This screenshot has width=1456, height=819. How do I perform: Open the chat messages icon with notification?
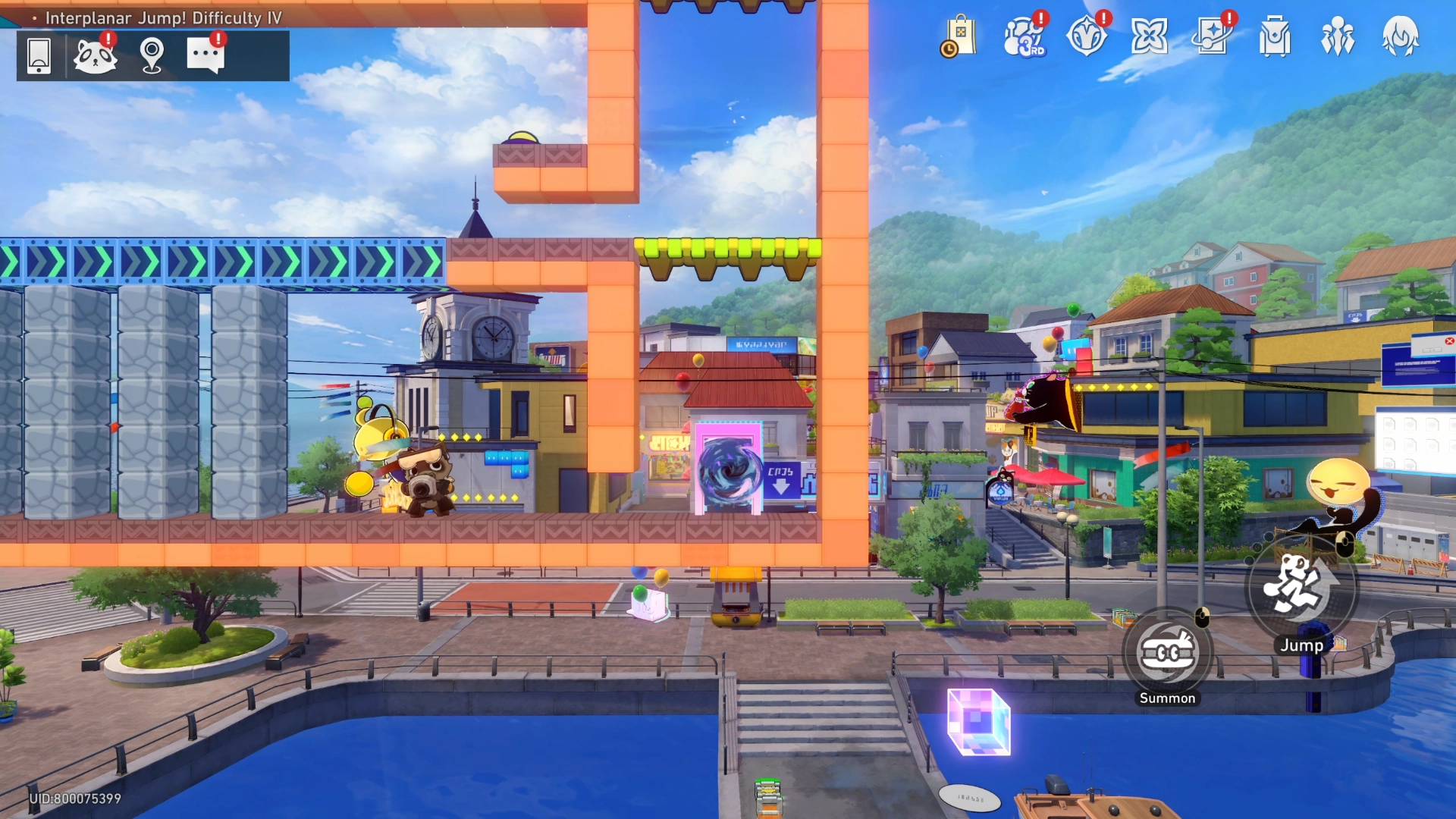coord(206,53)
